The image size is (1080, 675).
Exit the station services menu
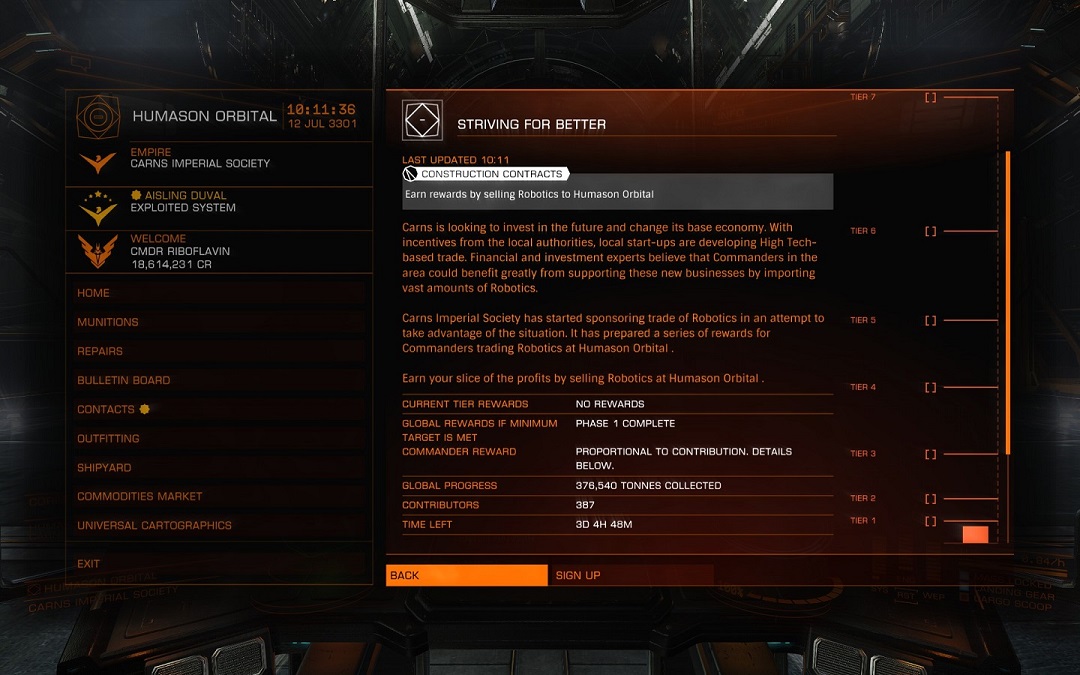(x=89, y=564)
